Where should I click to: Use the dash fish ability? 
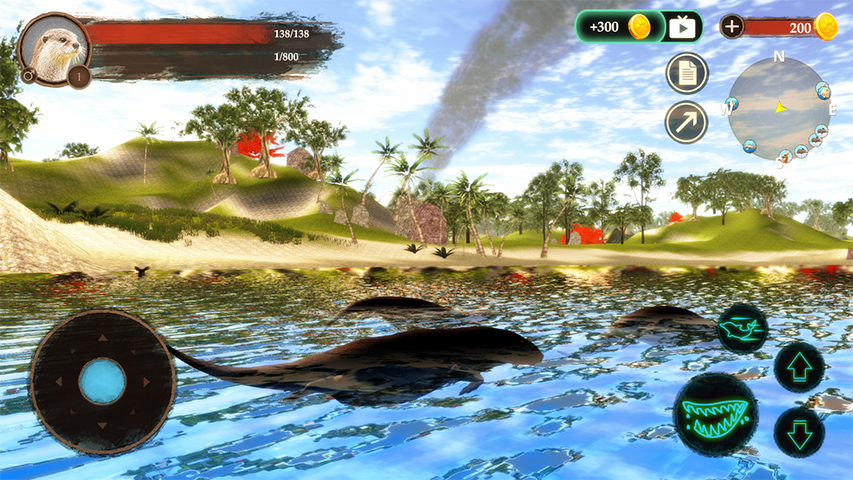742,329
